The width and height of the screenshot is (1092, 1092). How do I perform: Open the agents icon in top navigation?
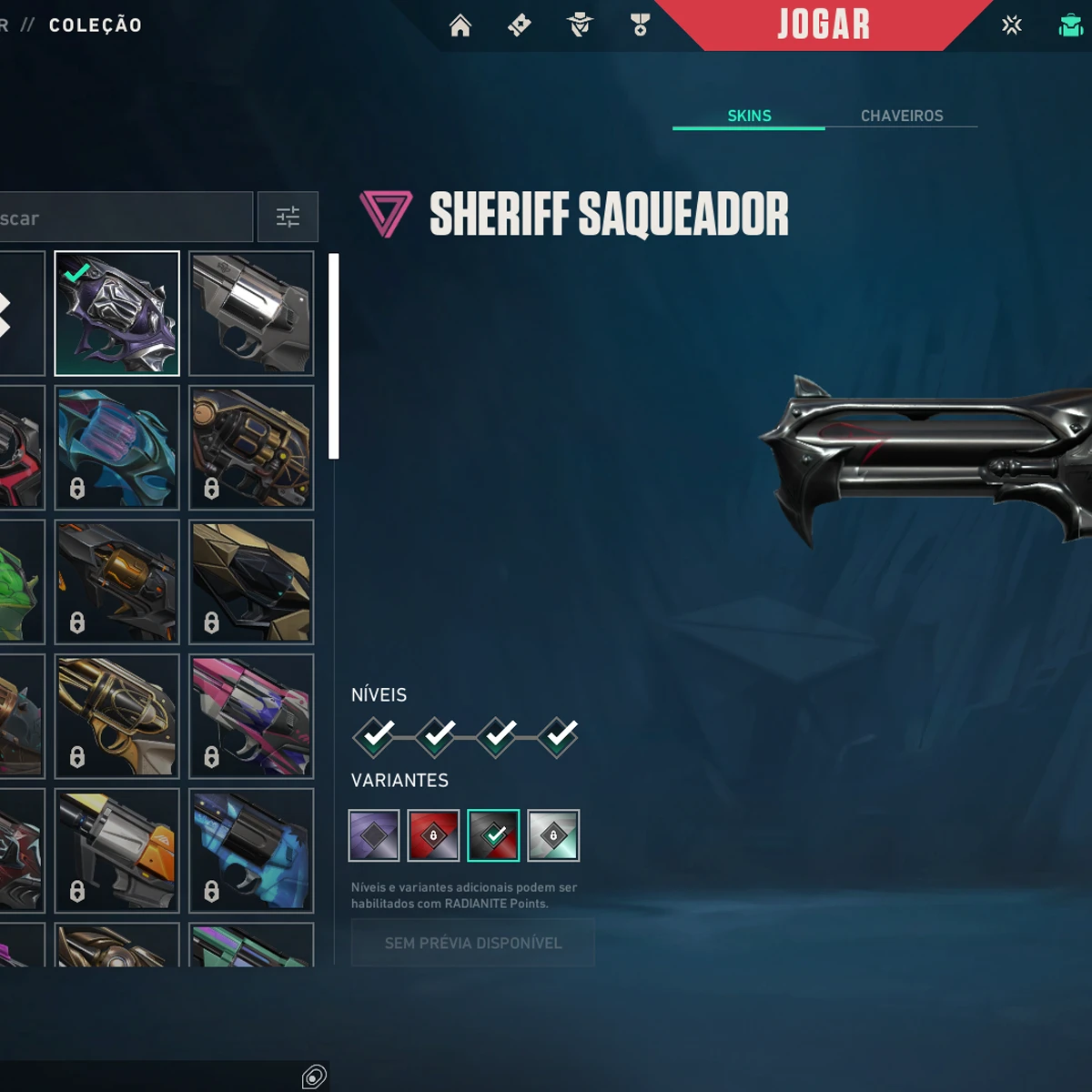click(580, 25)
